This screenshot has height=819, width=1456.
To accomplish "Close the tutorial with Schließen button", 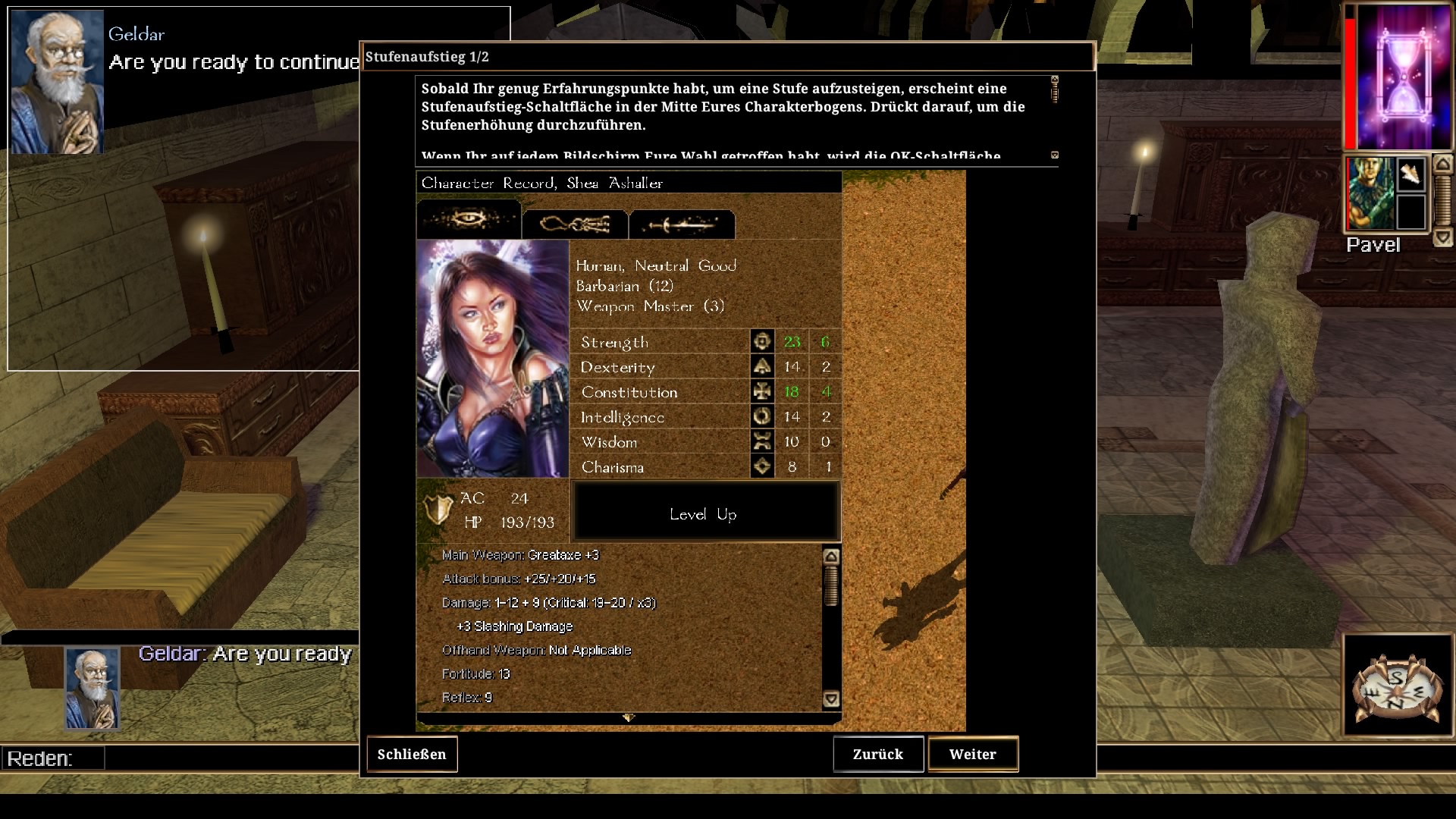I will [412, 755].
